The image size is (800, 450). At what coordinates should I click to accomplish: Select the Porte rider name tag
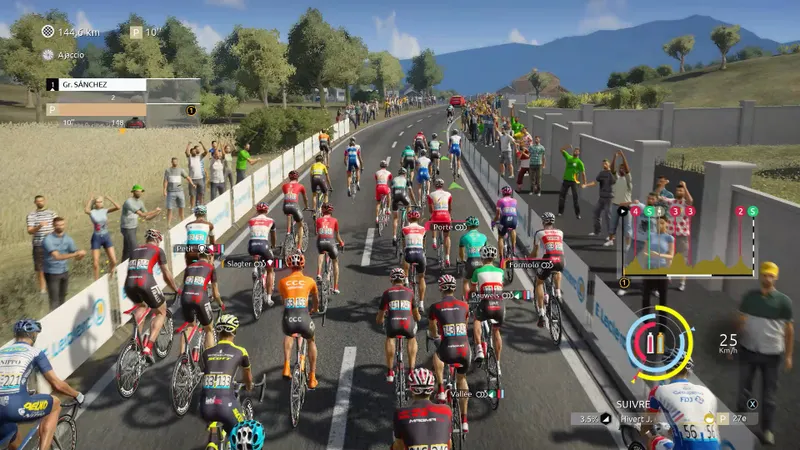pos(443,227)
